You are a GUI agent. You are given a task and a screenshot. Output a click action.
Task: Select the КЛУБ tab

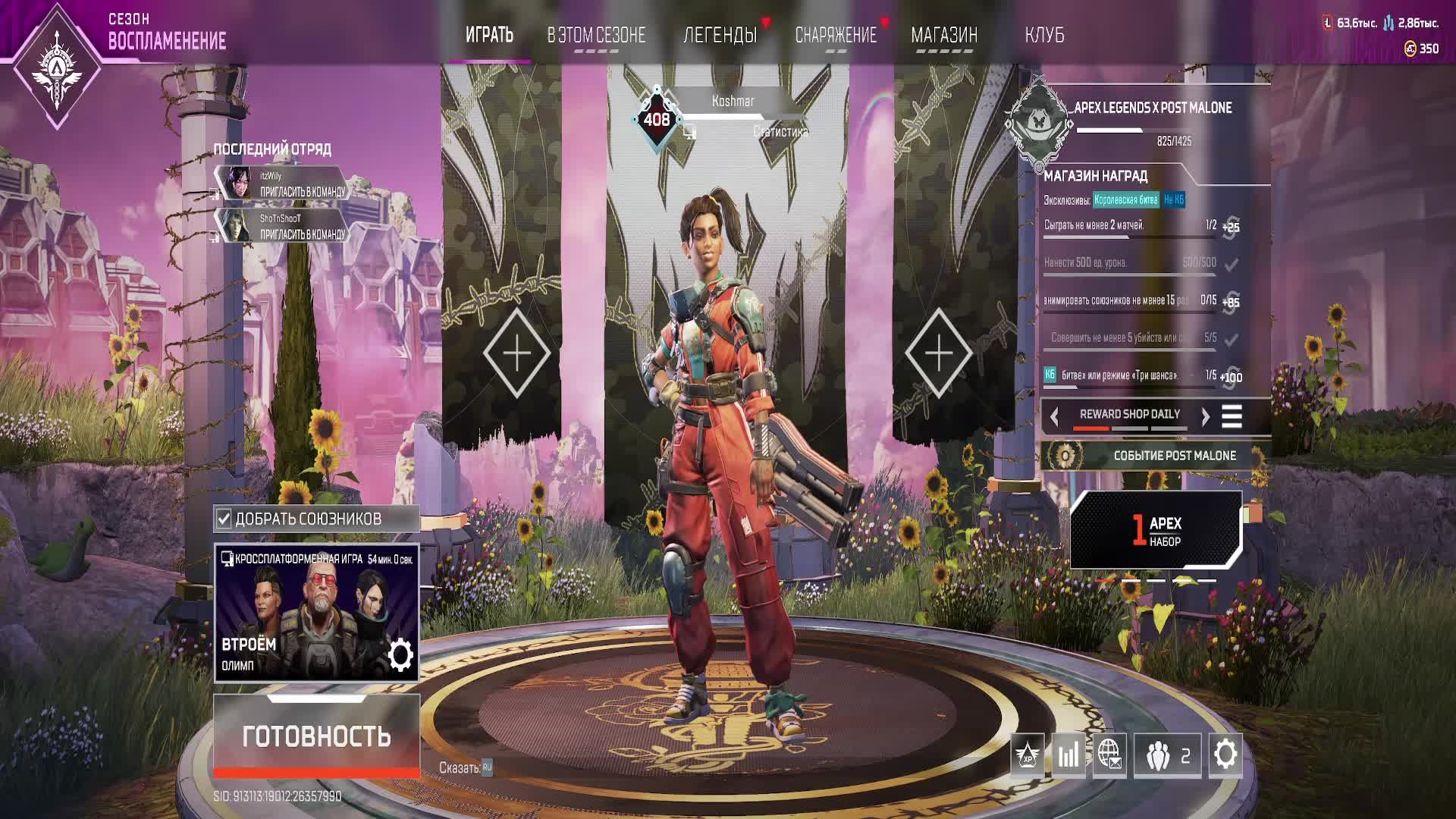click(1044, 35)
